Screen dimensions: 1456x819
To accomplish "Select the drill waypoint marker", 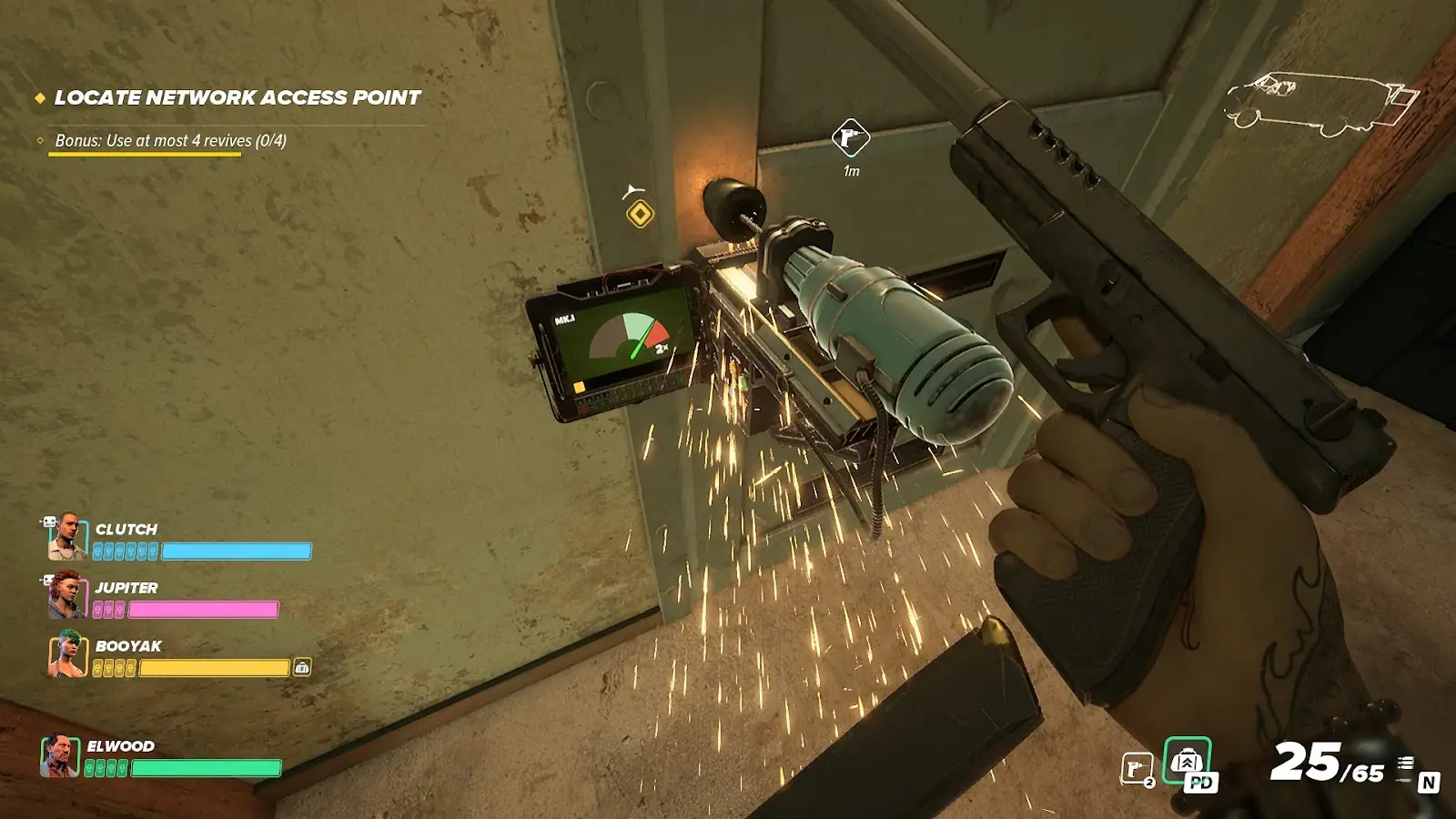I will click(x=851, y=138).
